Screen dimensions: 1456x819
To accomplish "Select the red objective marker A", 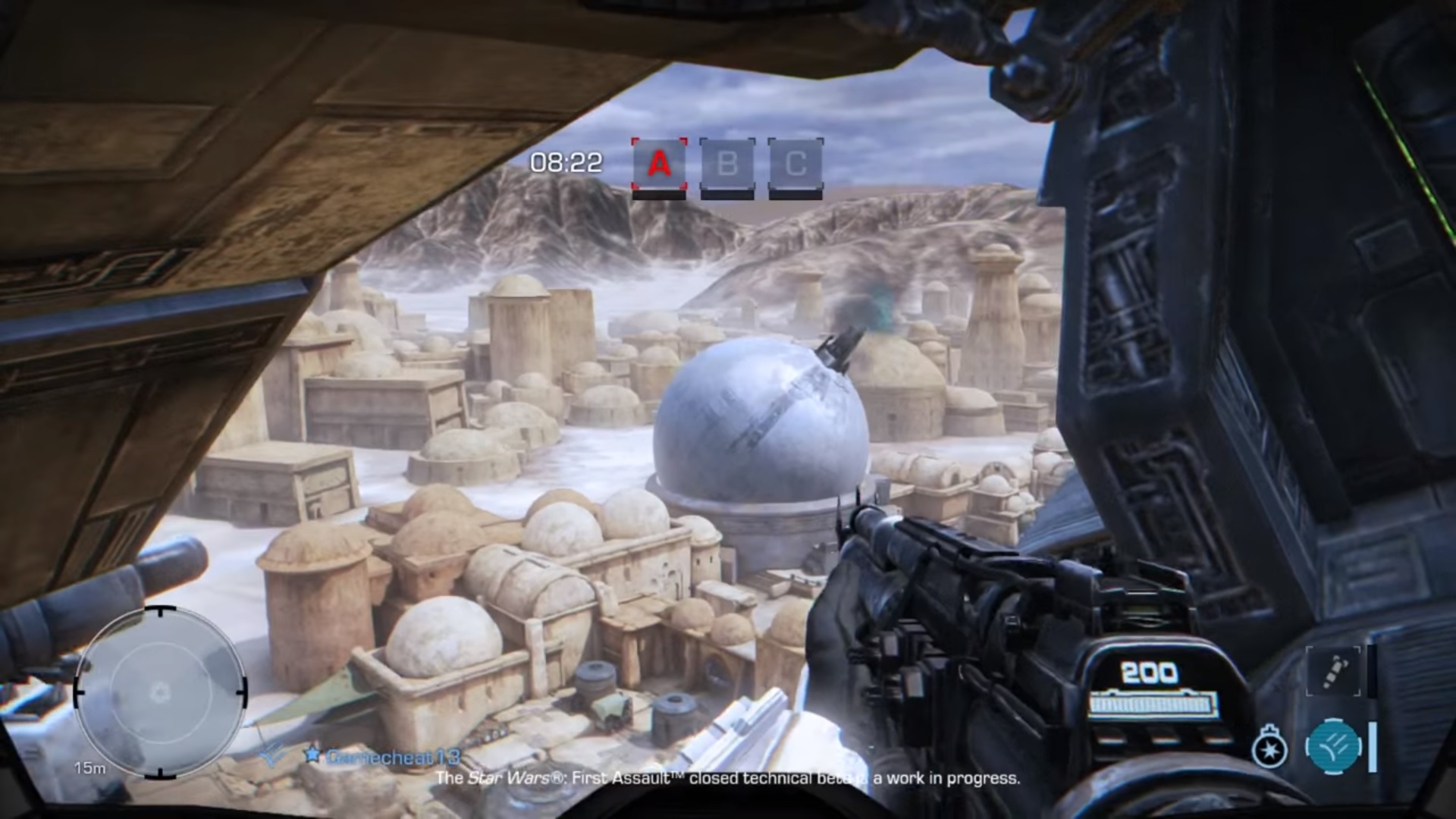I will tap(658, 163).
